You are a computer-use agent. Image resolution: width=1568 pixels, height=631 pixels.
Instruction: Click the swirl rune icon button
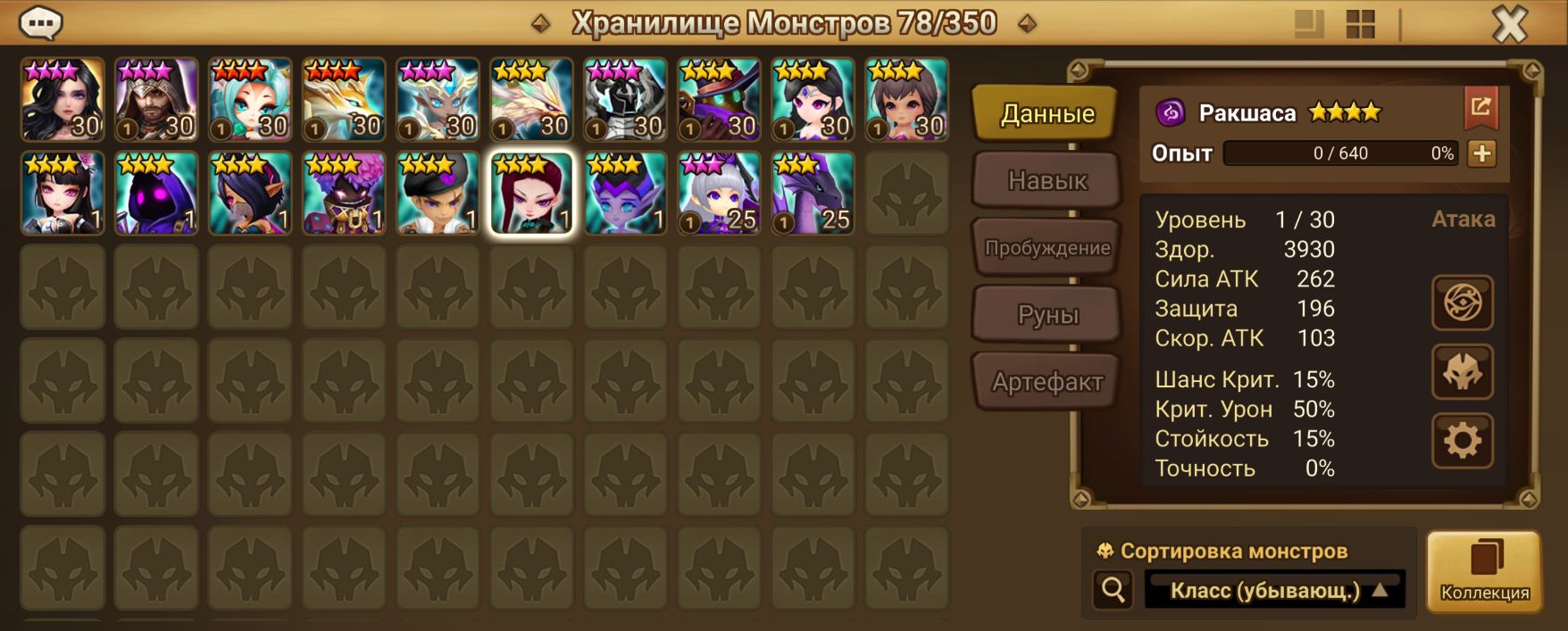1462,303
